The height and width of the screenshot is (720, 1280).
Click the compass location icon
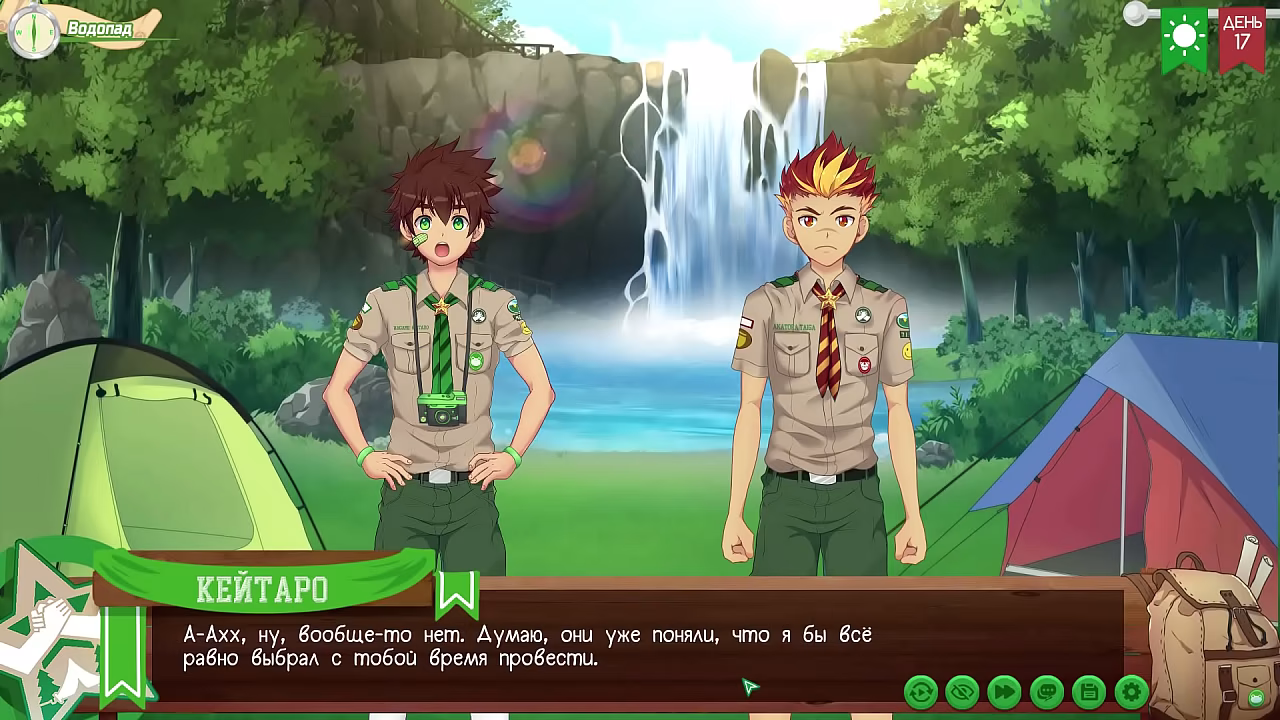pos(32,30)
